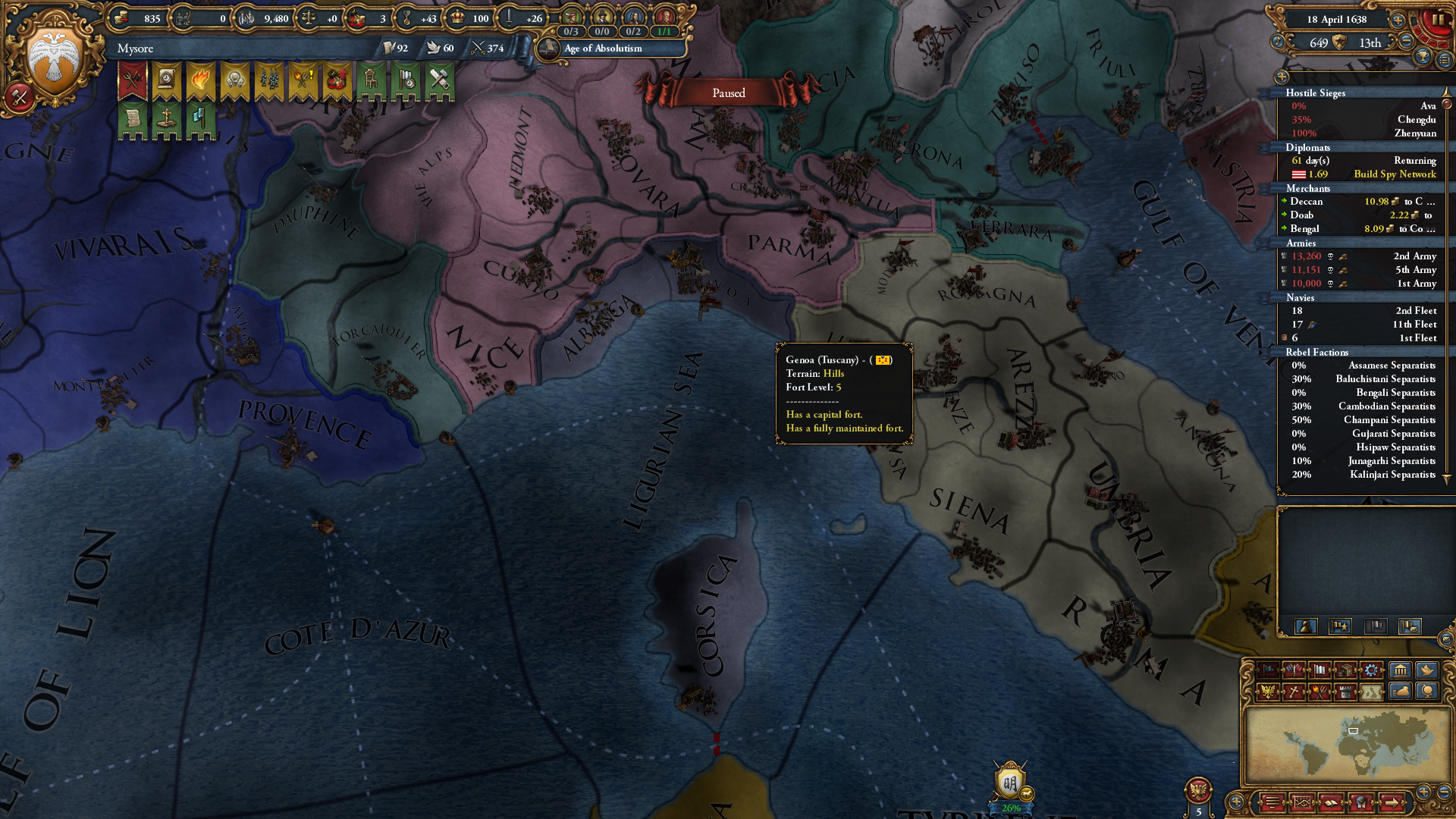1456x819 pixels.
Task: Collapse the outliner with its side arrow
Action: coord(1282,77)
